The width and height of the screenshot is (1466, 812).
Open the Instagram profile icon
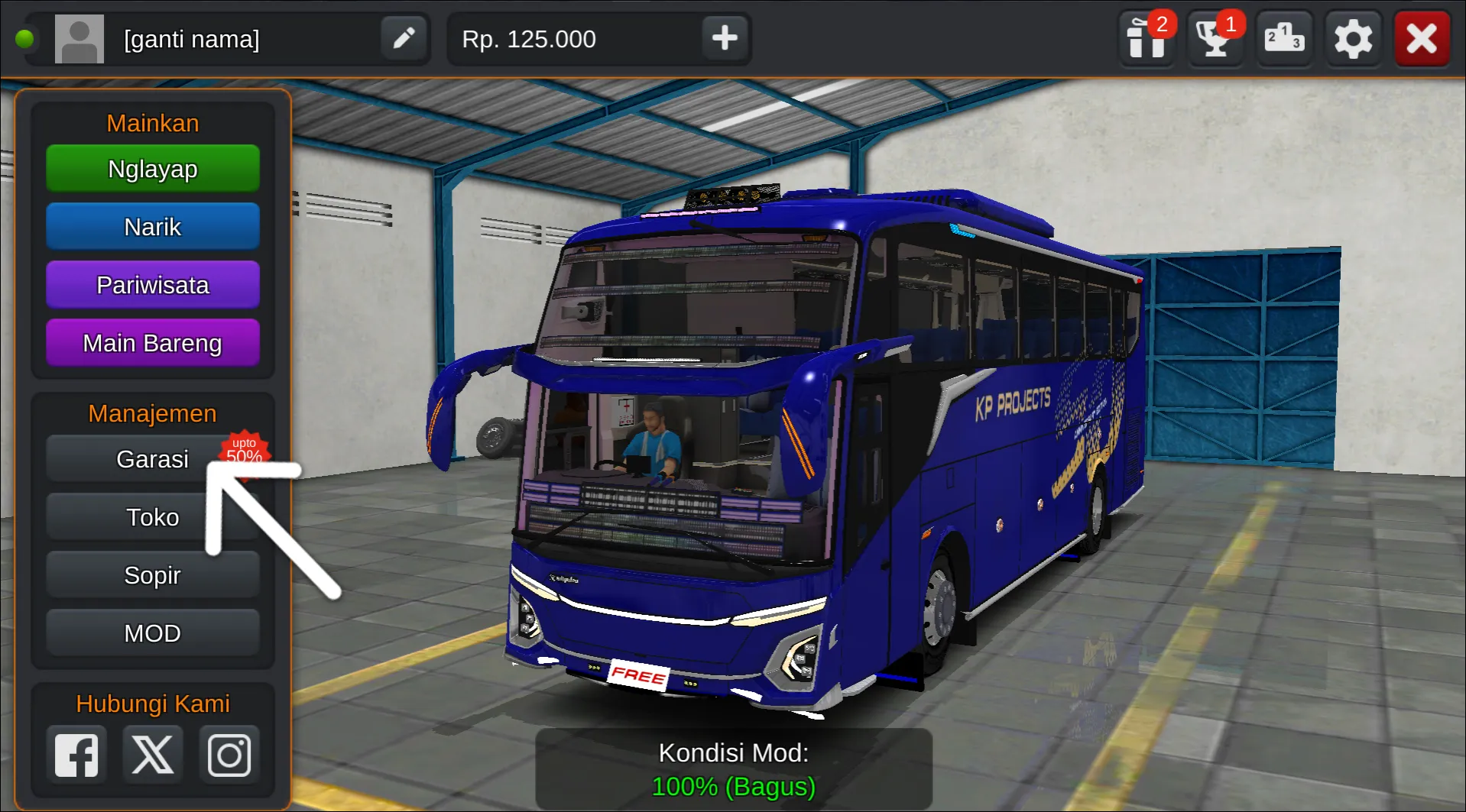[229, 753]
